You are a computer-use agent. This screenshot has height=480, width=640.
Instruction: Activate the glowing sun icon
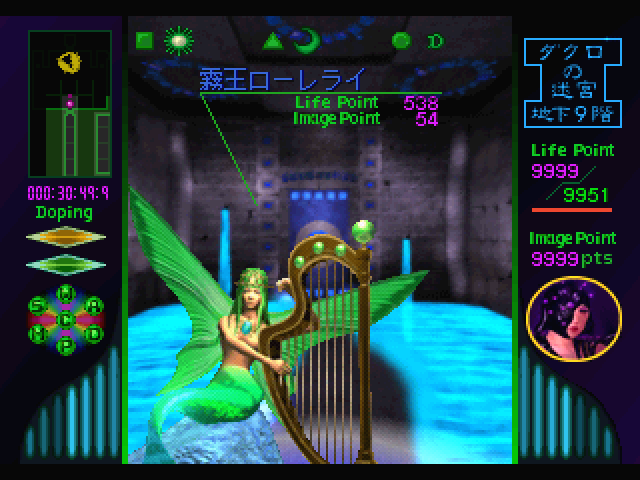pos(179,41)
